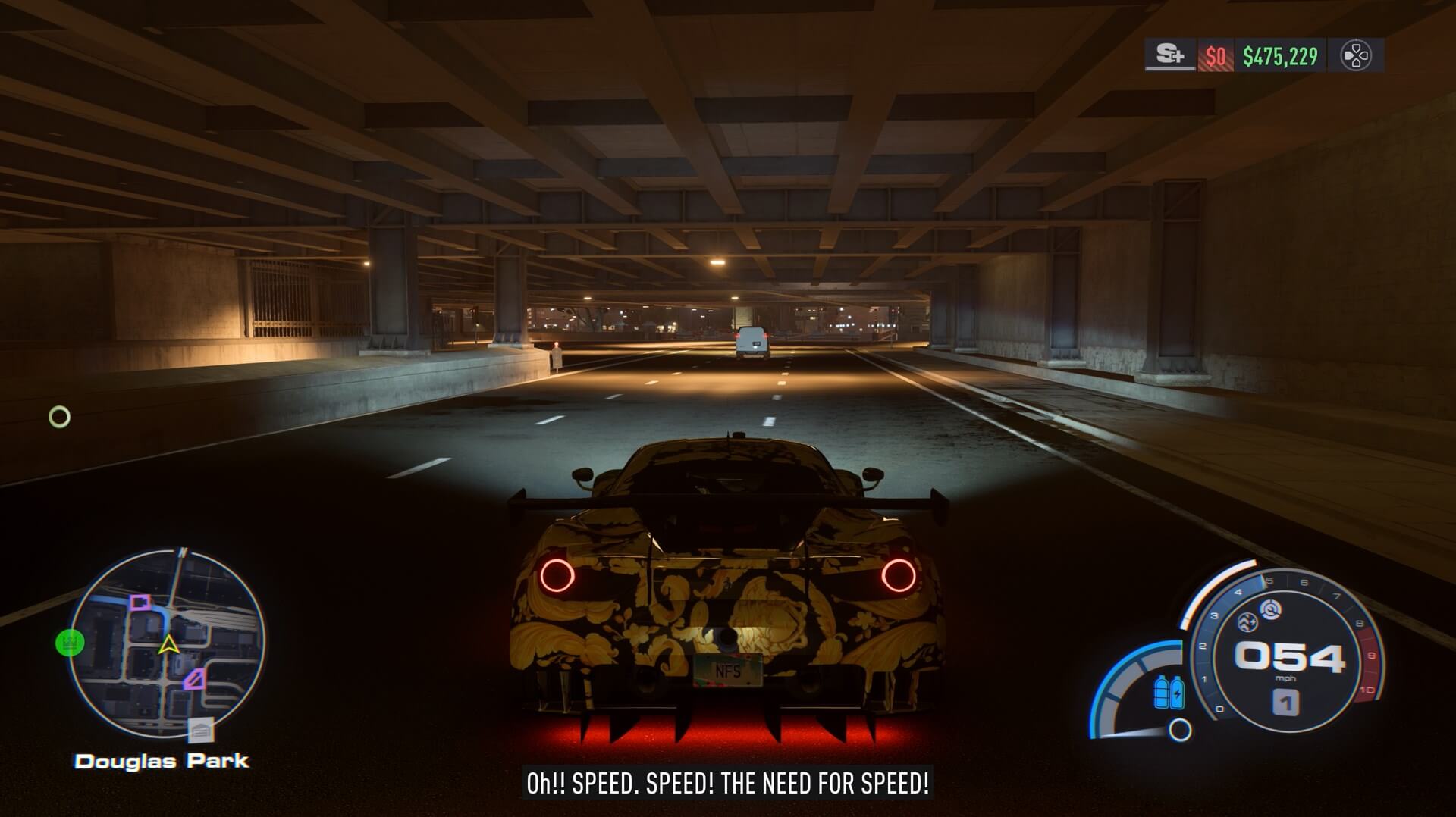Select the pink square marker on the minimap

click(x=140, y=603)
